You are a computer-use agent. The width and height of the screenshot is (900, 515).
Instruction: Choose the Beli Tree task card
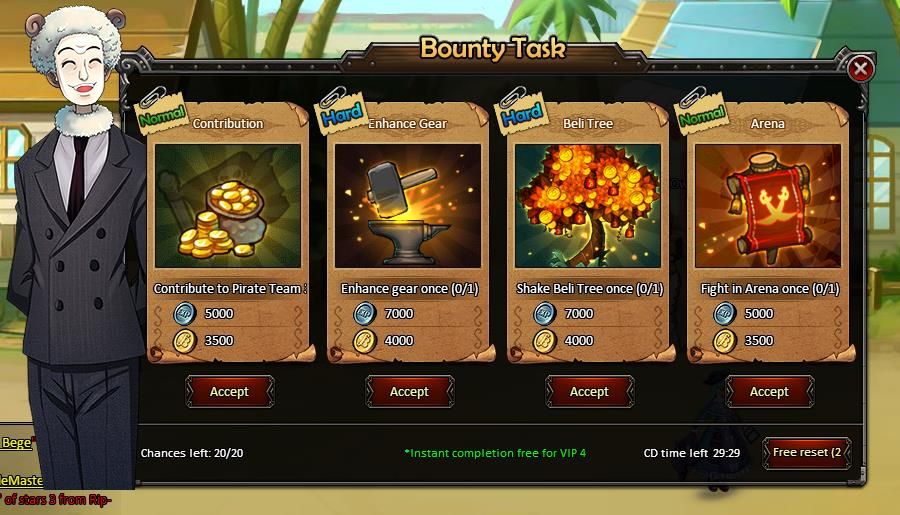(x=588, y=206)
